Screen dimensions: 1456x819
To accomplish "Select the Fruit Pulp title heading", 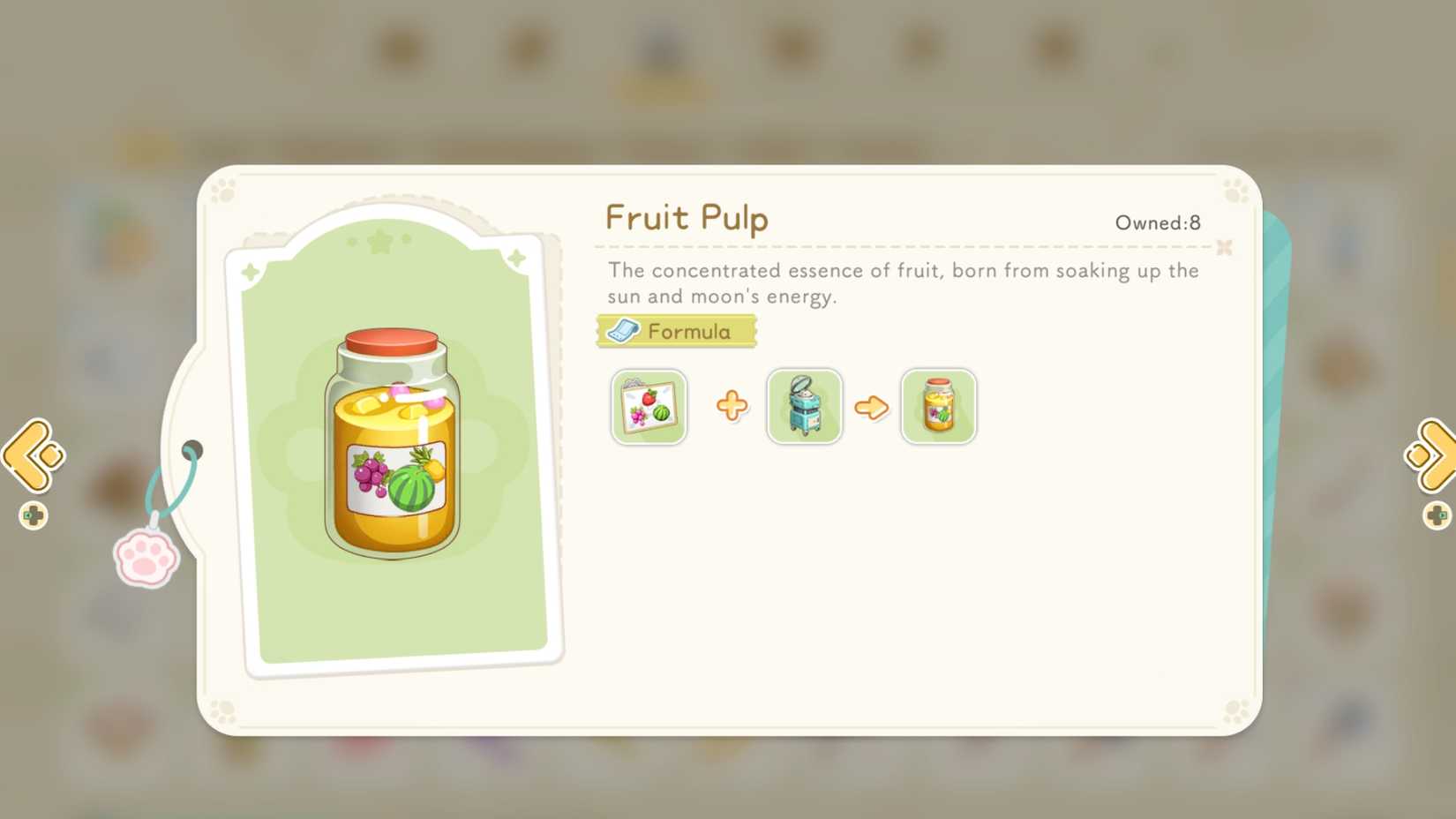I will pyautogui.click(x=686, y=218).
